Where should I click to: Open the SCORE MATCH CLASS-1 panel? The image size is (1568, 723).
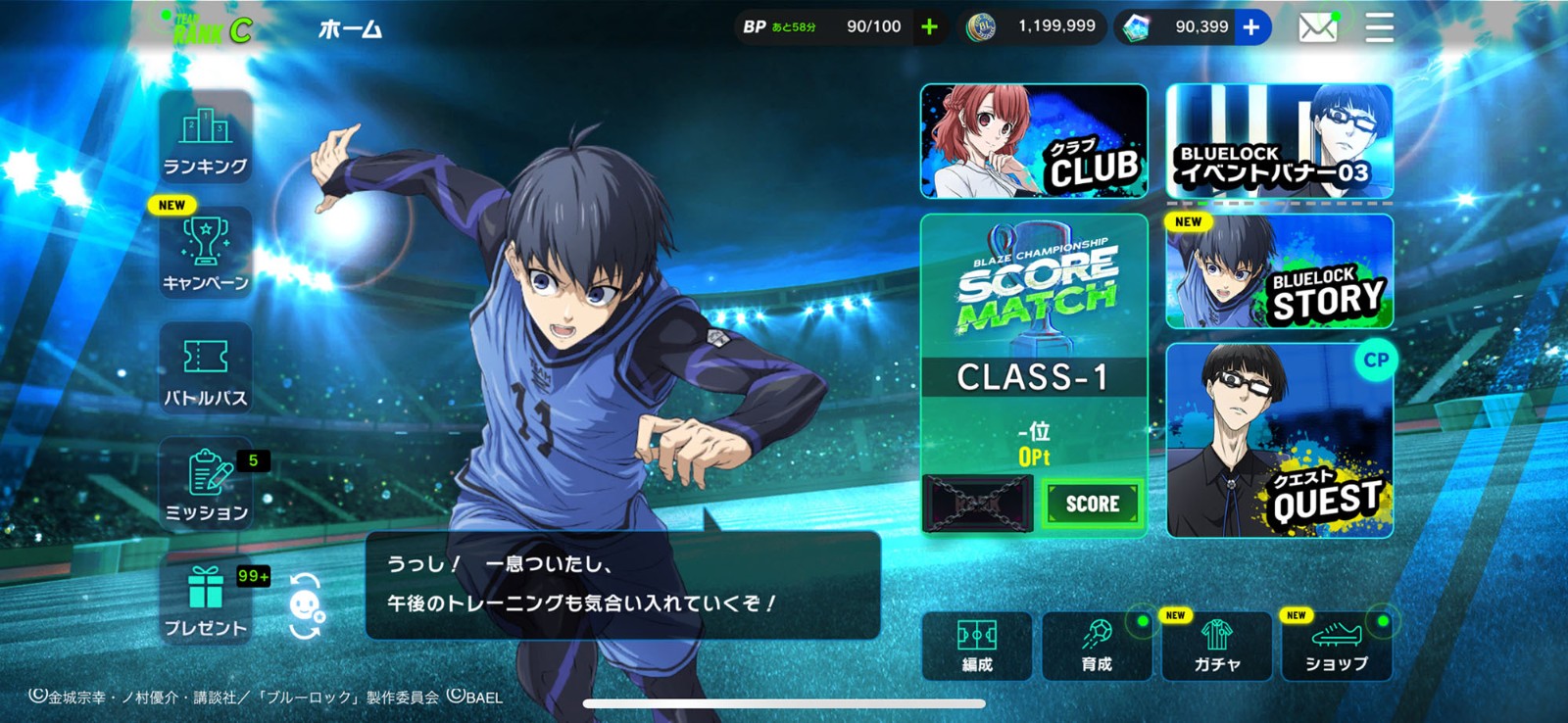point(1033,372)
